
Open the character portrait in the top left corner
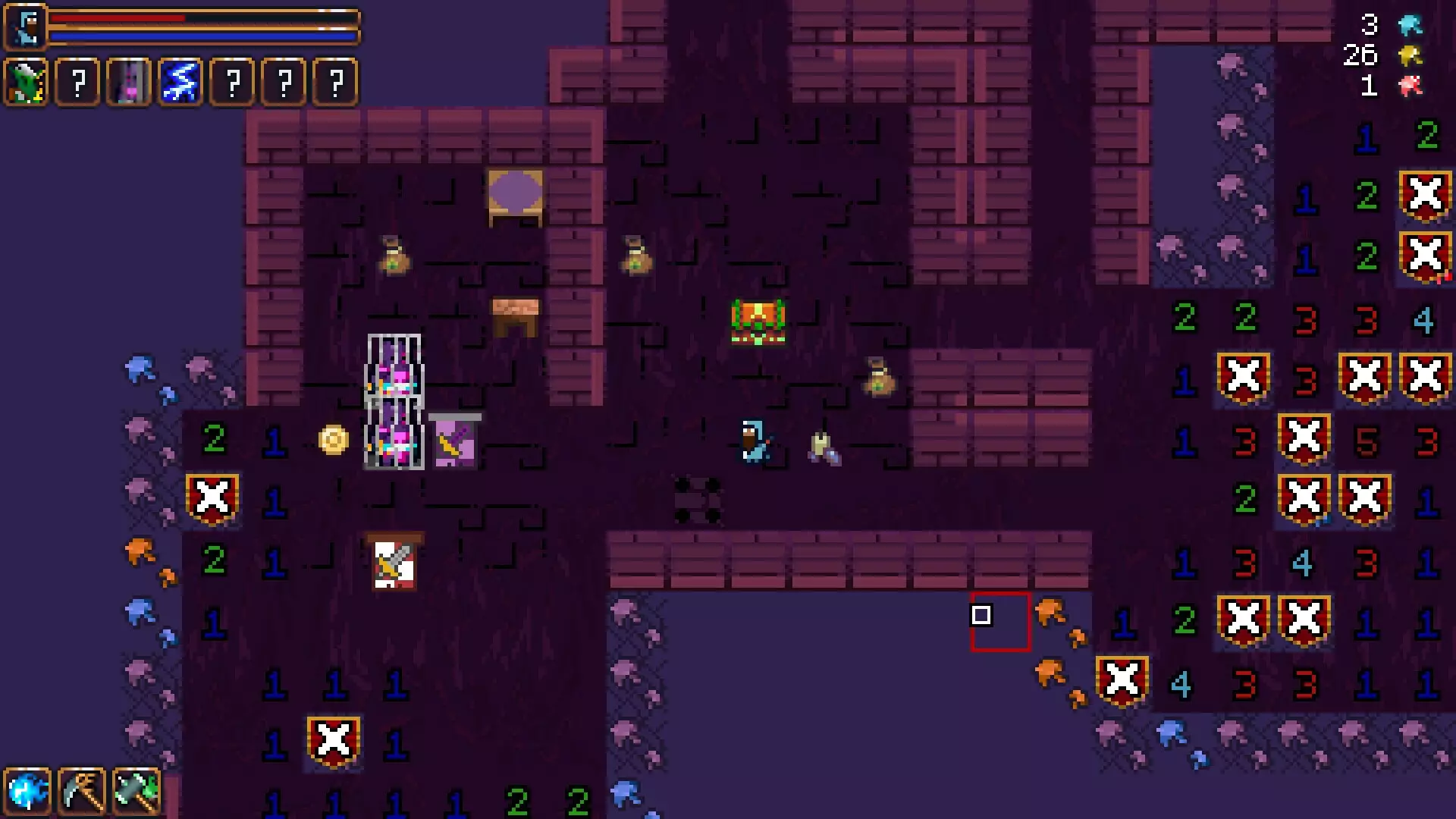tap(25, 25)
